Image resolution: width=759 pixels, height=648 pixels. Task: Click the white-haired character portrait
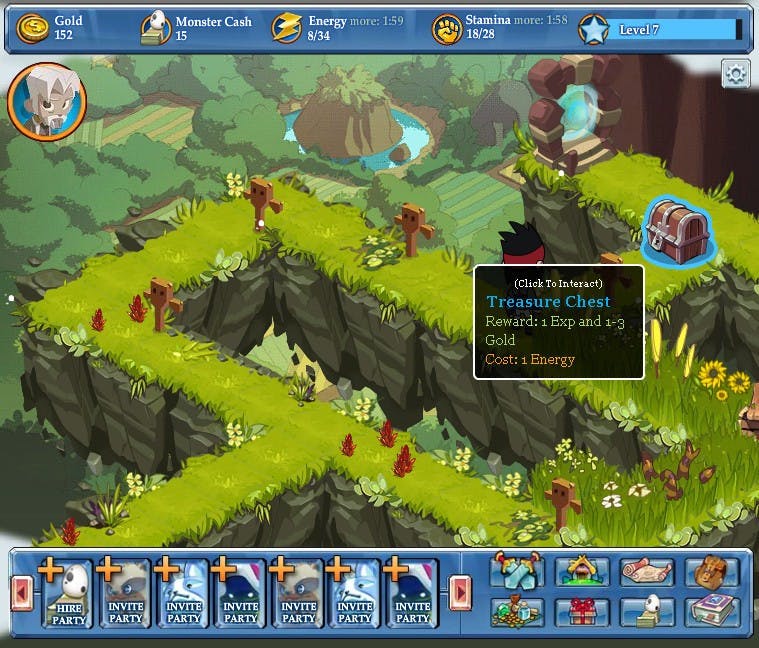(x=47, y=101)
